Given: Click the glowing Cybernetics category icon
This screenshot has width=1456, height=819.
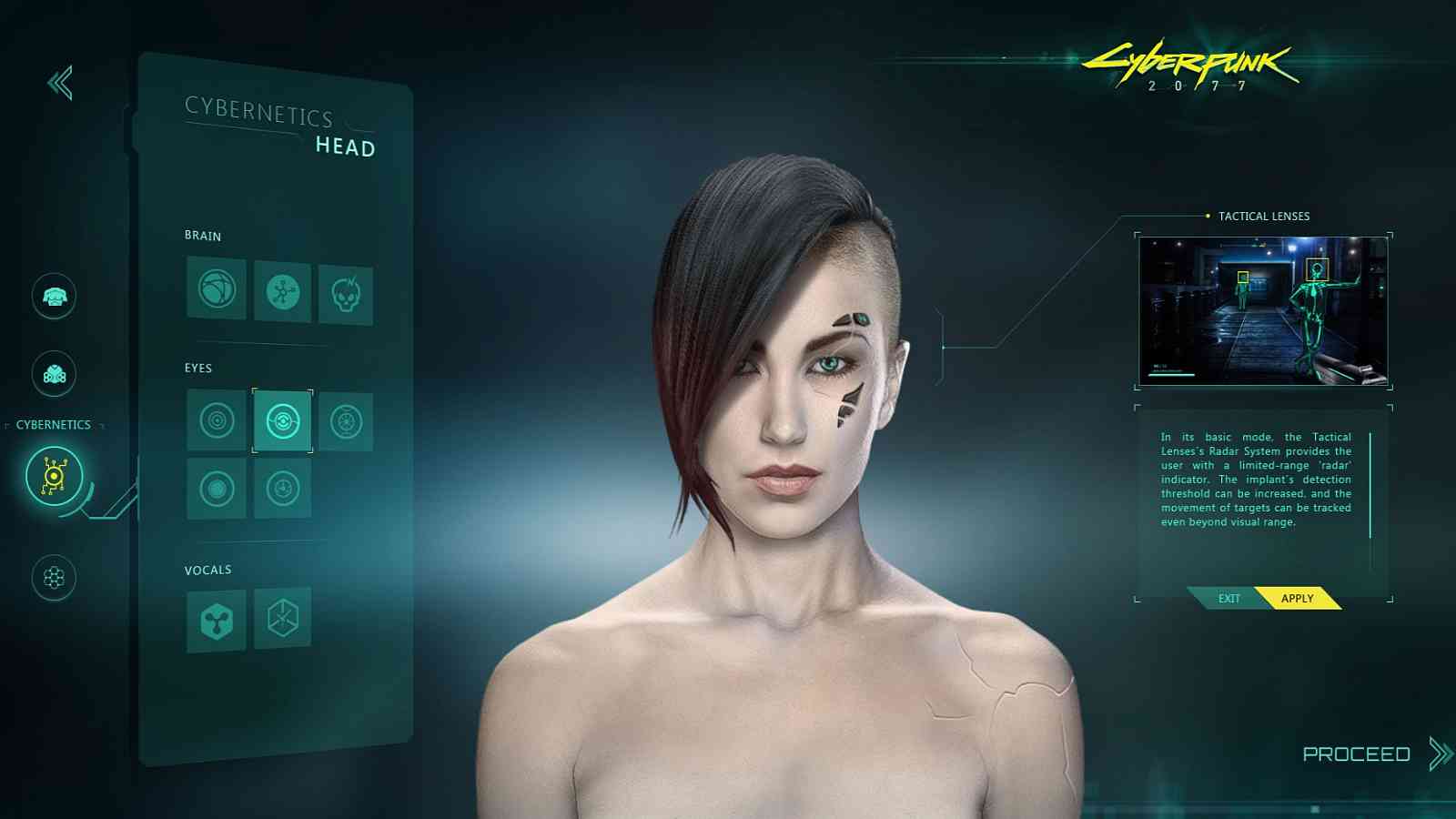Looking at the screenshot, I should [x=56, y=474].
